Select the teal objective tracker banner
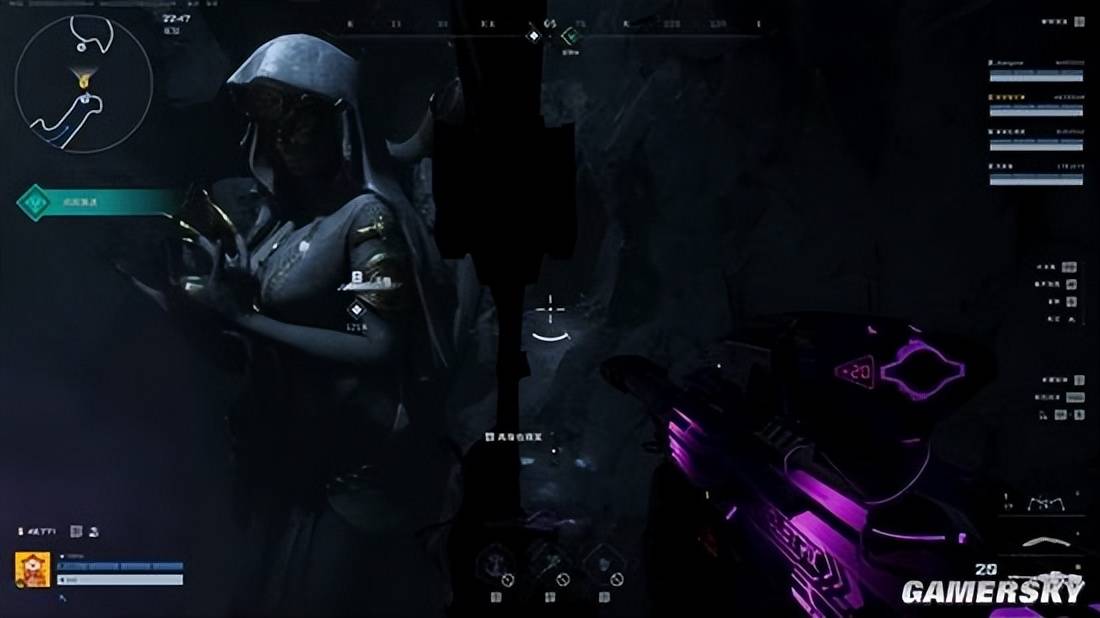 pos(97,203)
